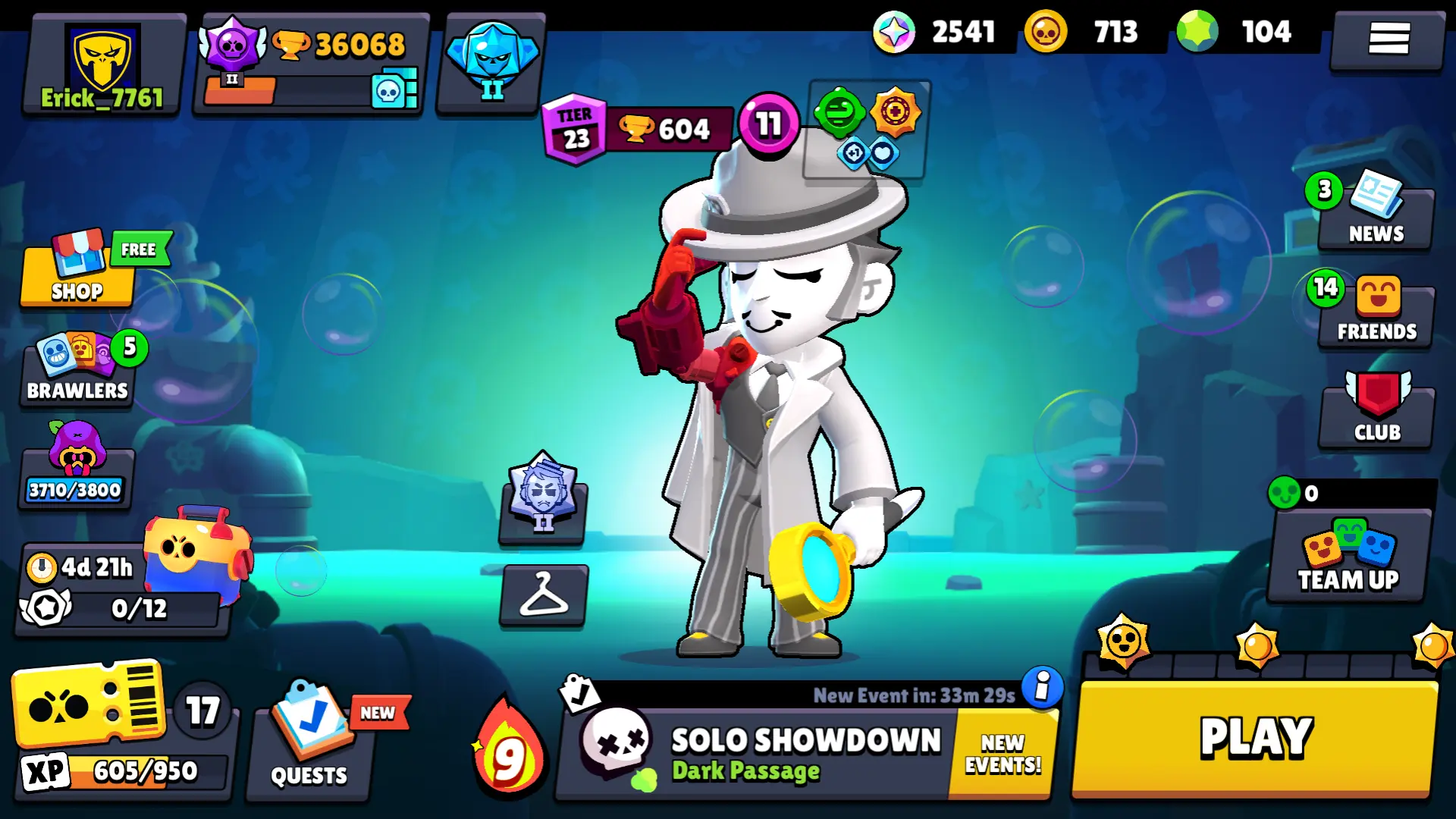Open the Team Up lobby
This screenshot has height=819, width=1456.
tap(1348, 561)
